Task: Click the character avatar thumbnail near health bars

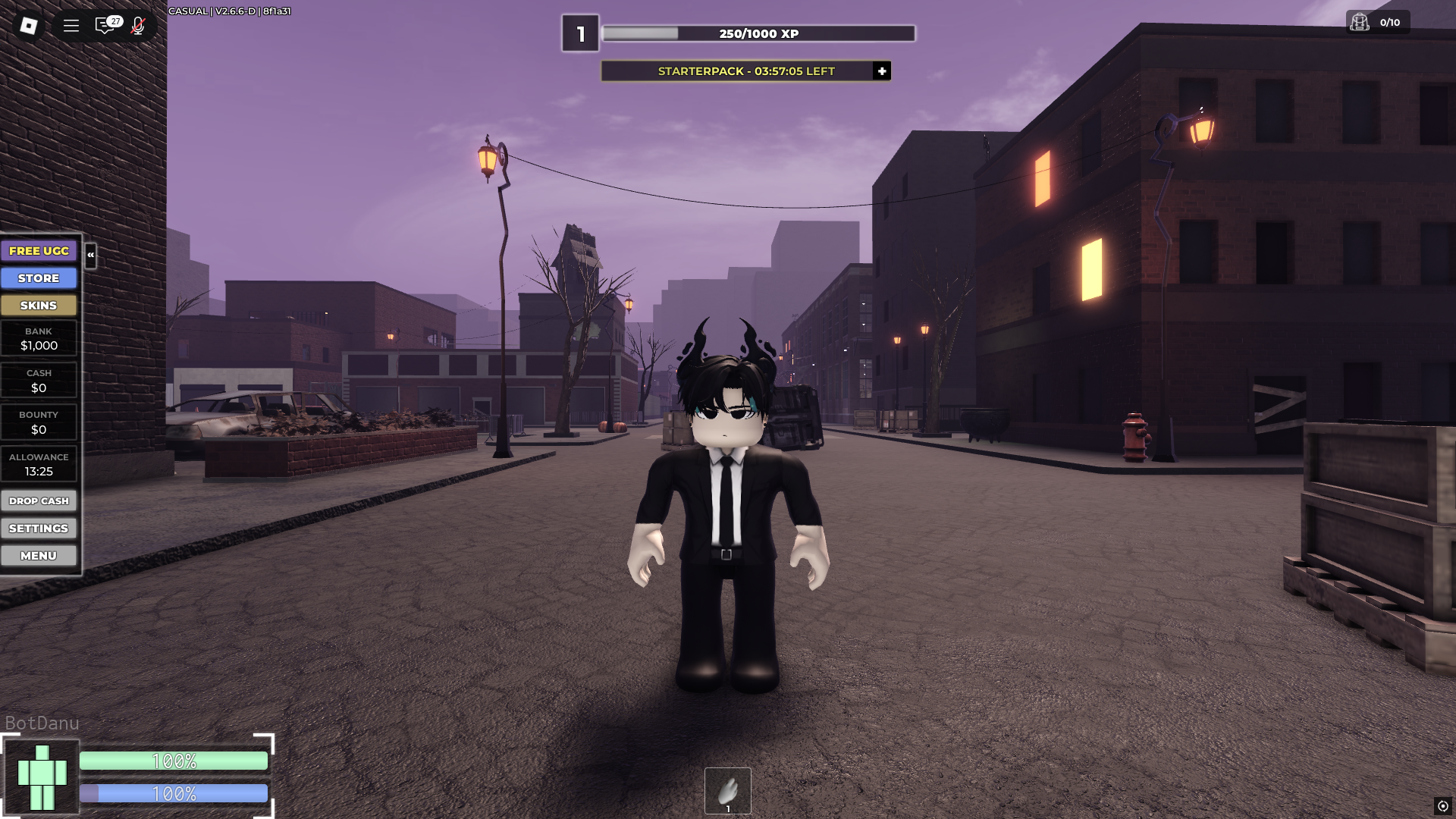Action: 42,777
